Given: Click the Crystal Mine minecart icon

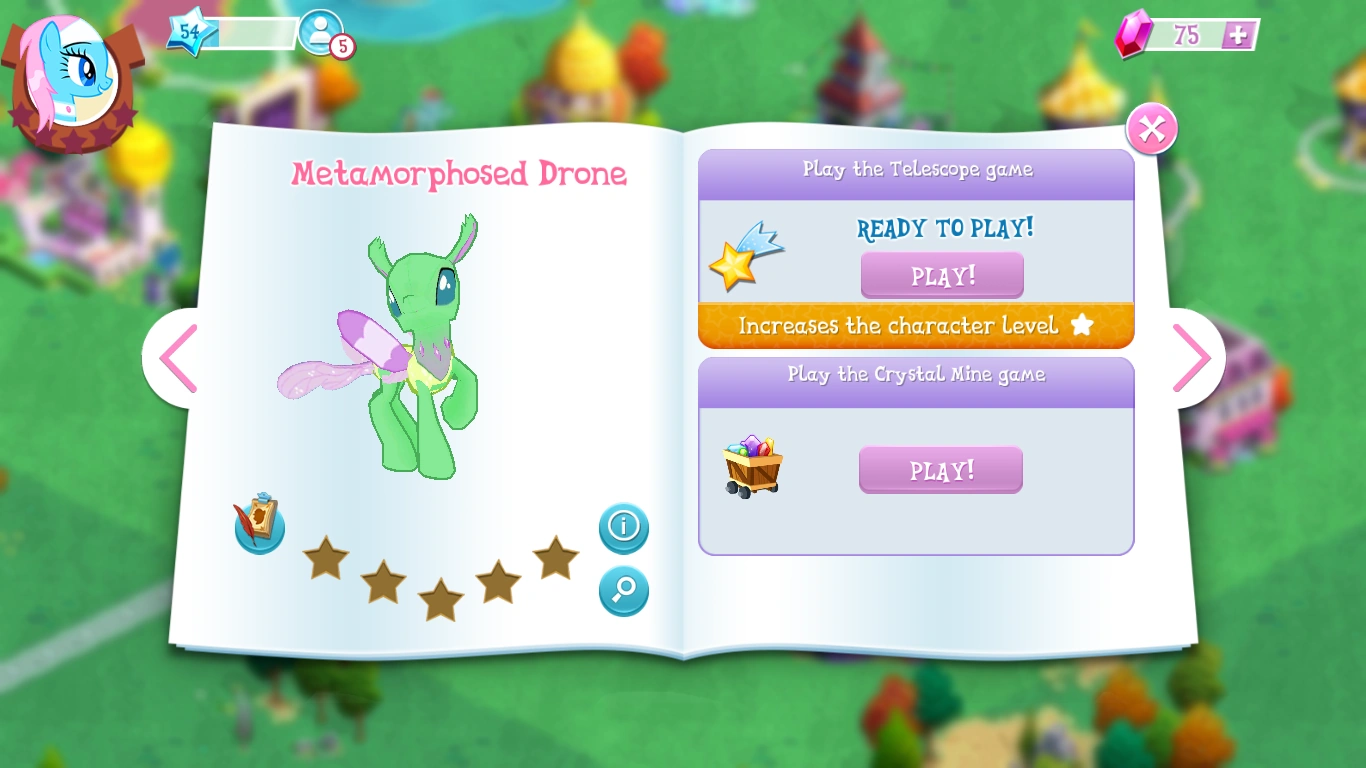Looking at the screenshot, I should 752,463.
